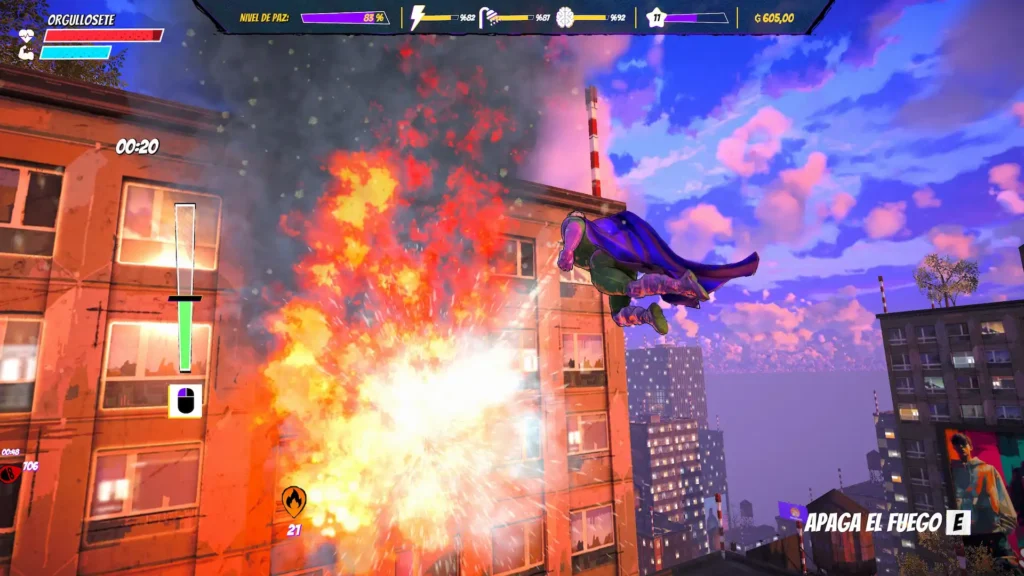Click the level 11 star badge

(x=656, y=17)
